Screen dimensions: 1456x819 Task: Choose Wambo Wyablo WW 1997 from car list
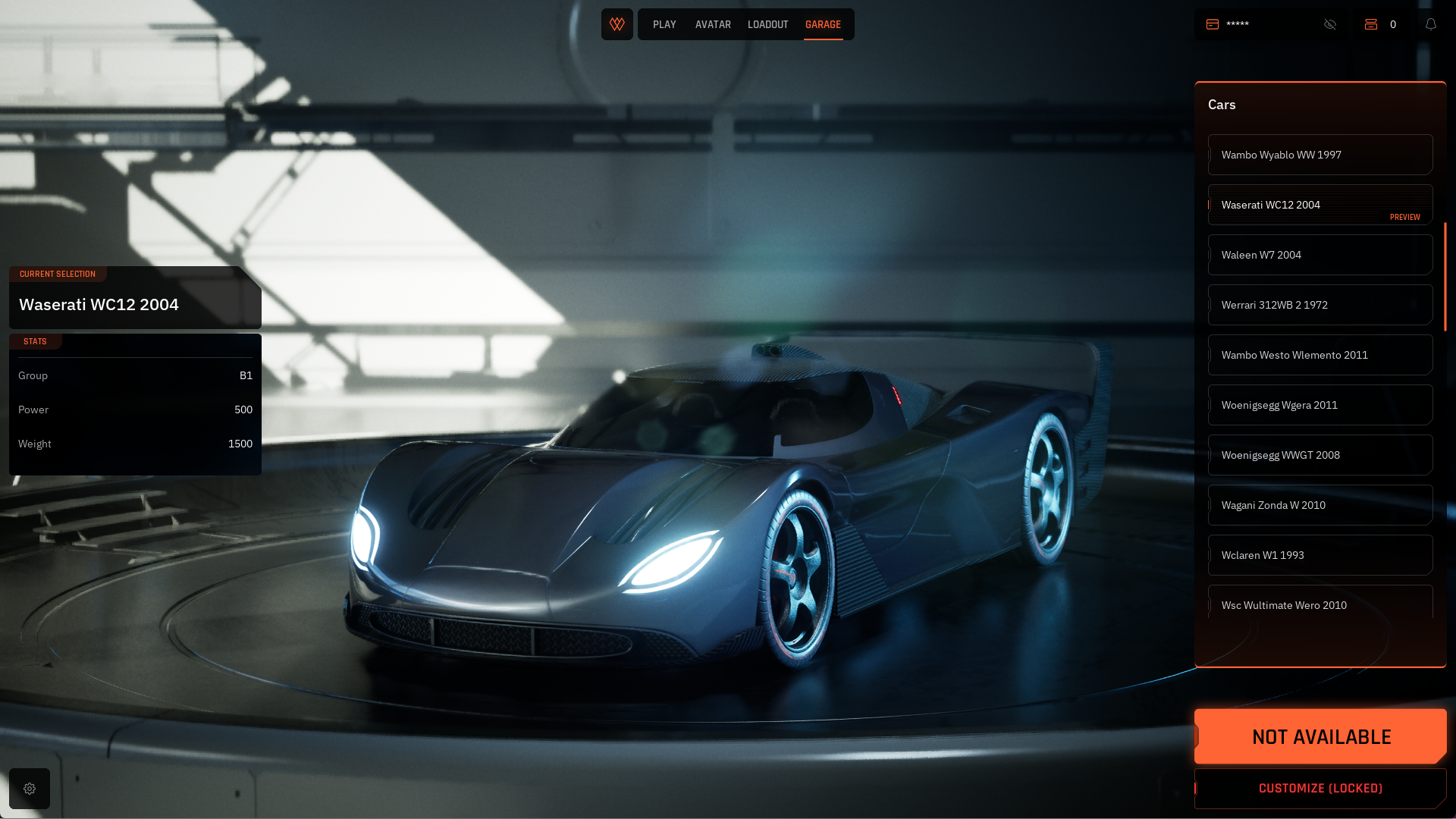(1319, 155)
